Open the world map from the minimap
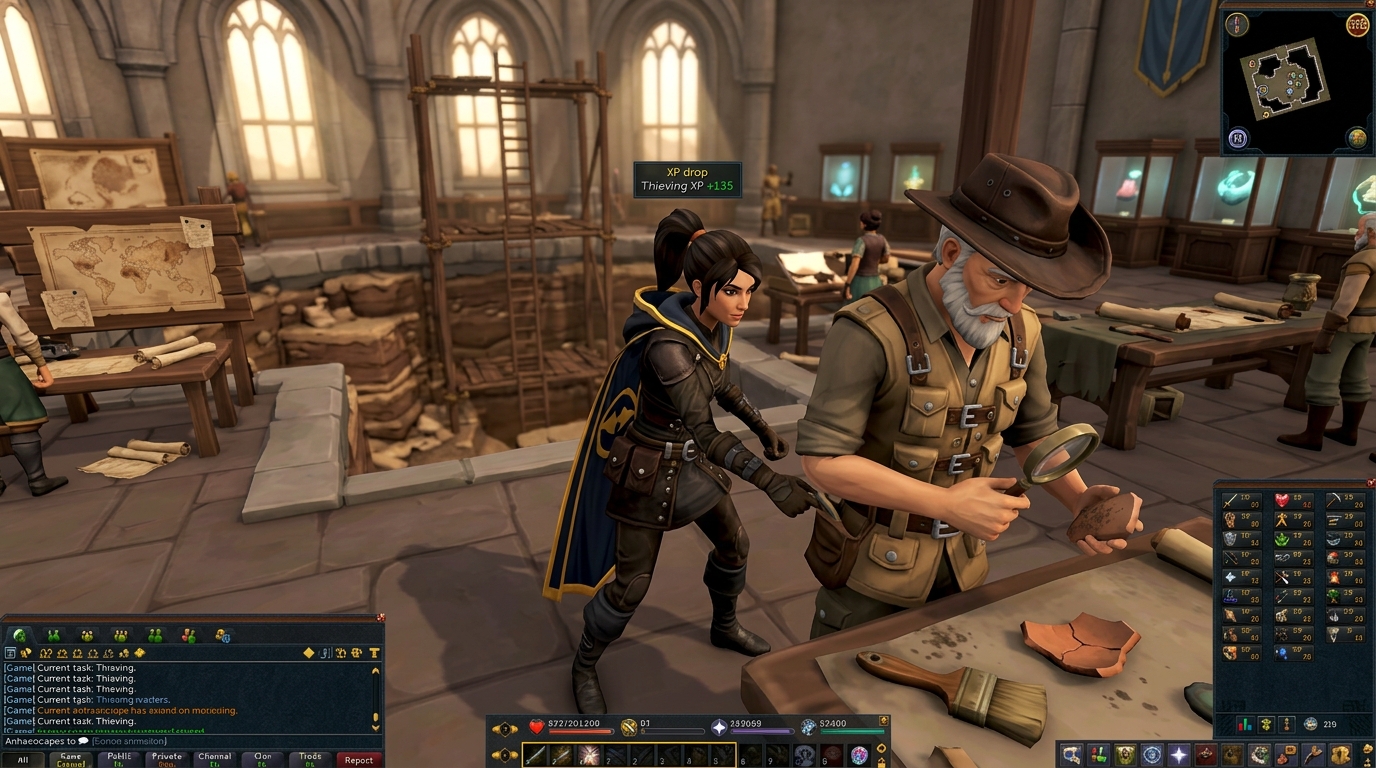Image resolution: width=1376 pixels, height=768 pixels. [x=1357, y=138]
